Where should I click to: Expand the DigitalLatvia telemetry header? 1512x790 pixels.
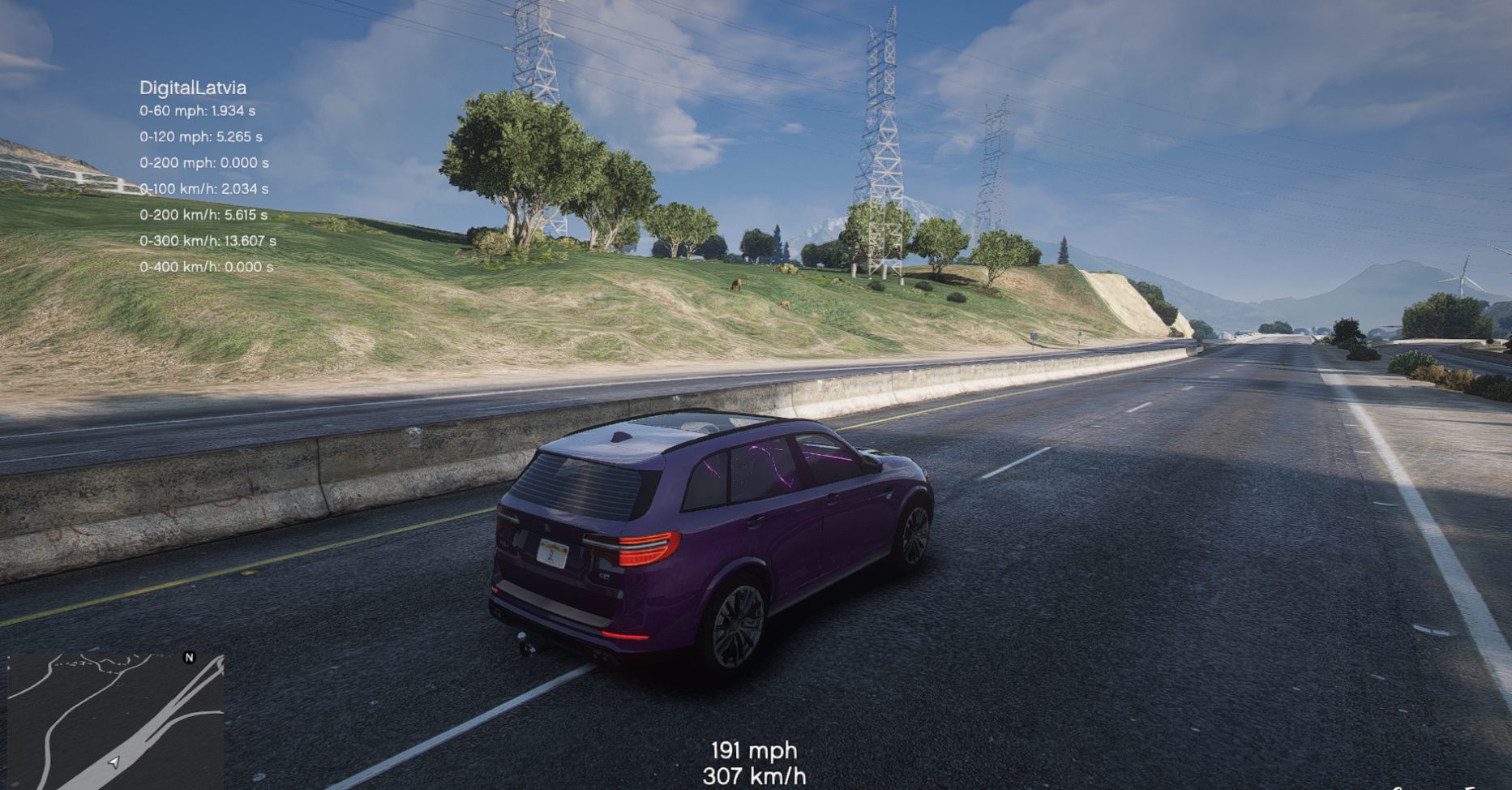(195, 87)
